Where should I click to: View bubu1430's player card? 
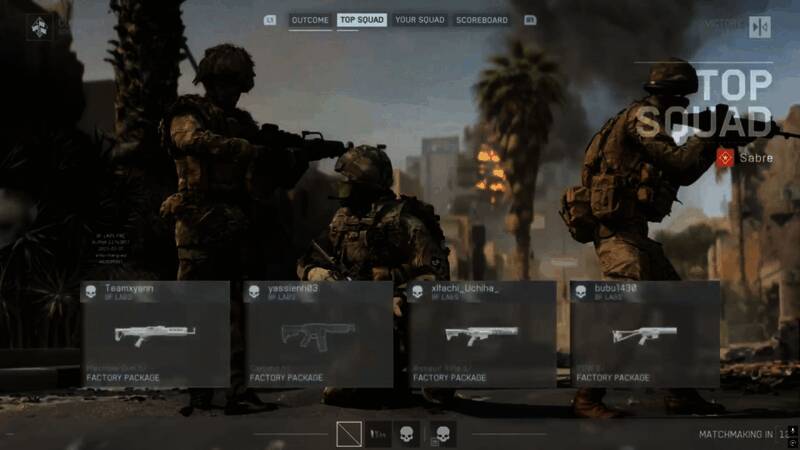coord(645,334)
